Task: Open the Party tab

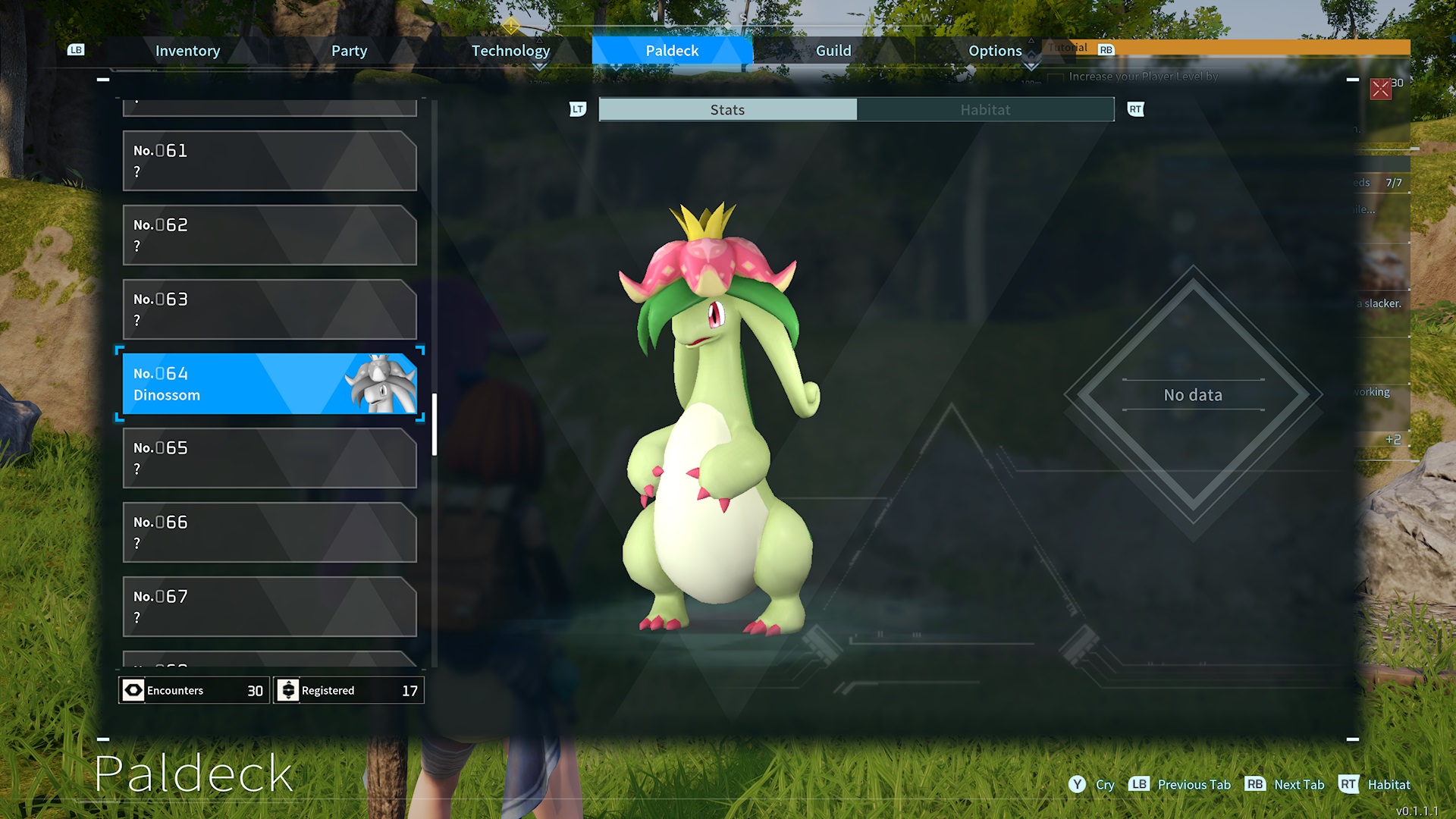Action: (x=349, y=51)
